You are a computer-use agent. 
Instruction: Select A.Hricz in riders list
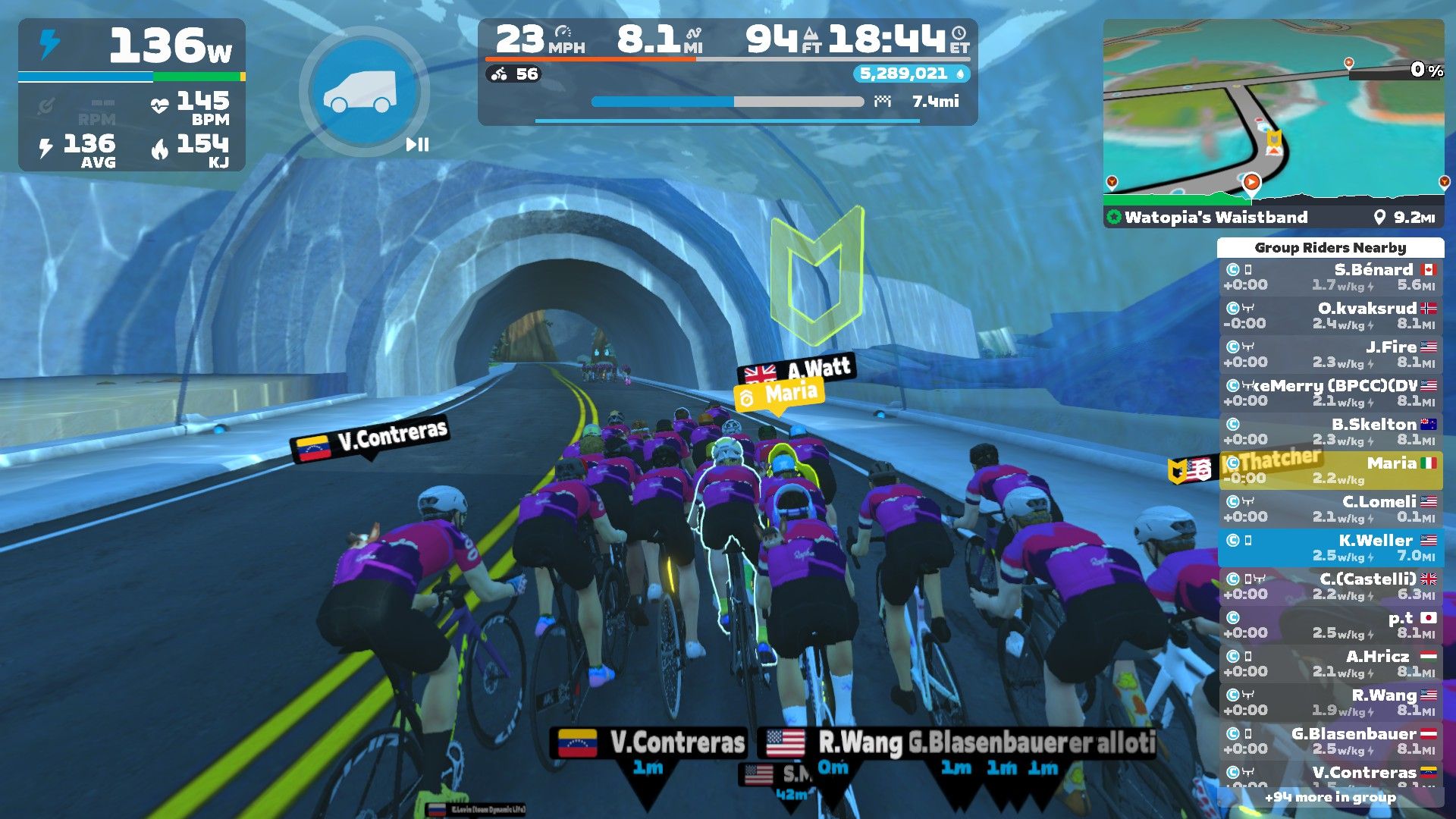tap(1330, 664)
